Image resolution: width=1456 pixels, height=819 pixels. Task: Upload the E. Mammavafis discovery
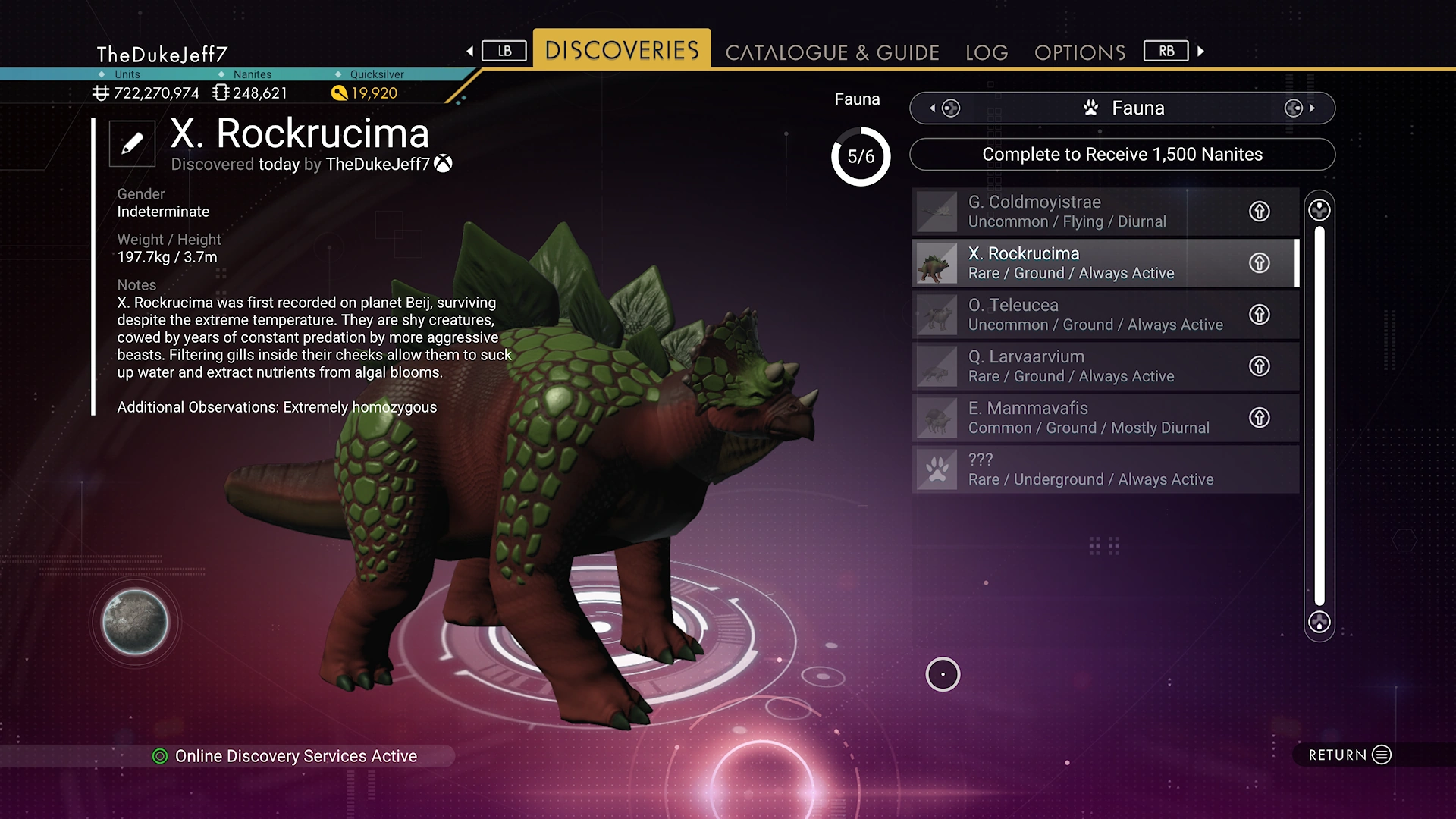coord(1259,418)
